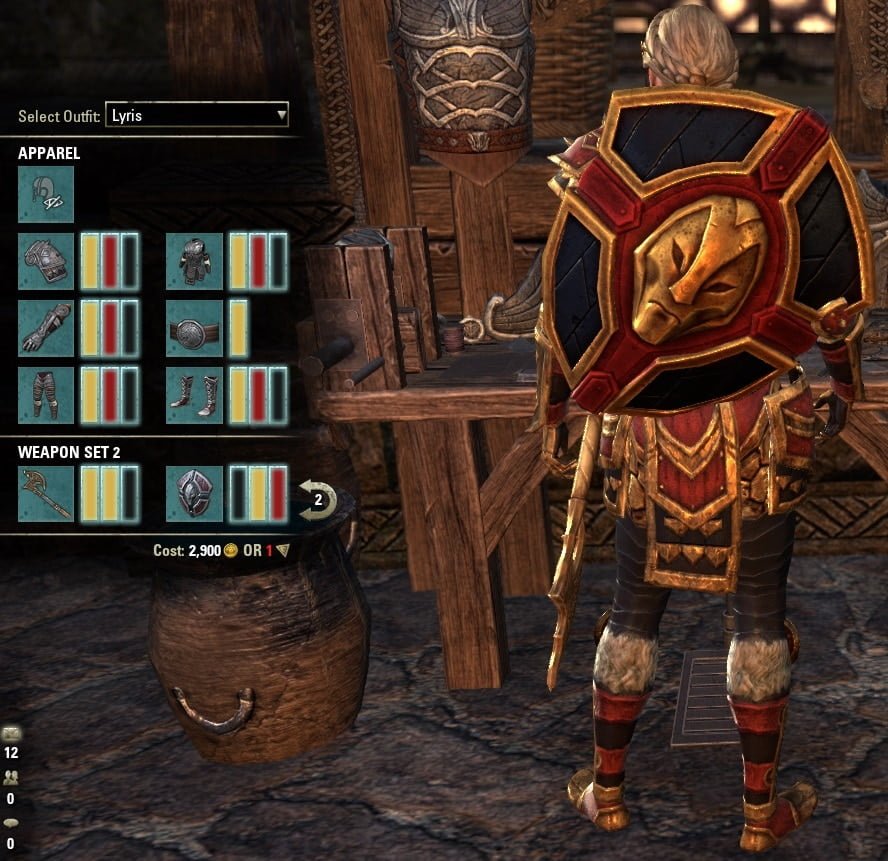Open the Select Outfit dropdown showing Lyris

pos(197,116)
